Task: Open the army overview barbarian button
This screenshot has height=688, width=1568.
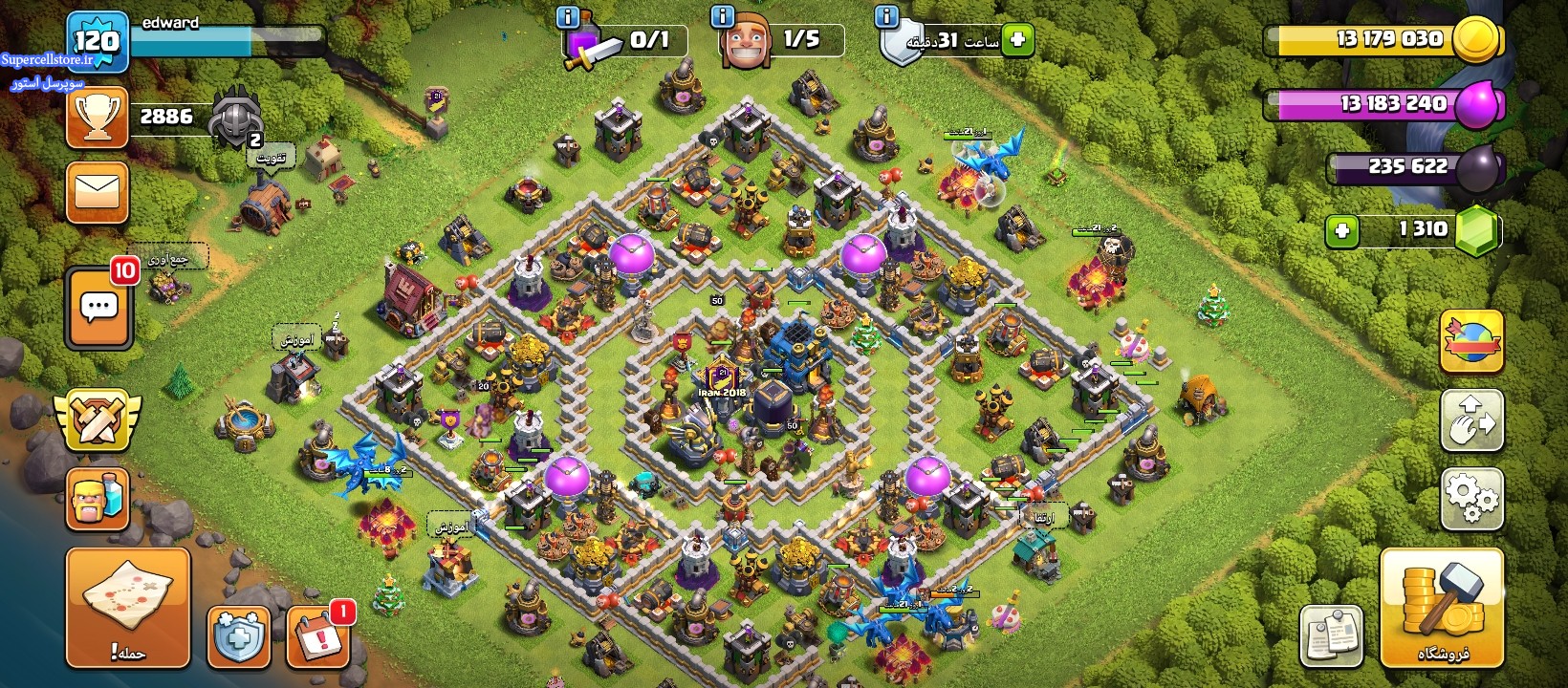Action: [98, 498]
